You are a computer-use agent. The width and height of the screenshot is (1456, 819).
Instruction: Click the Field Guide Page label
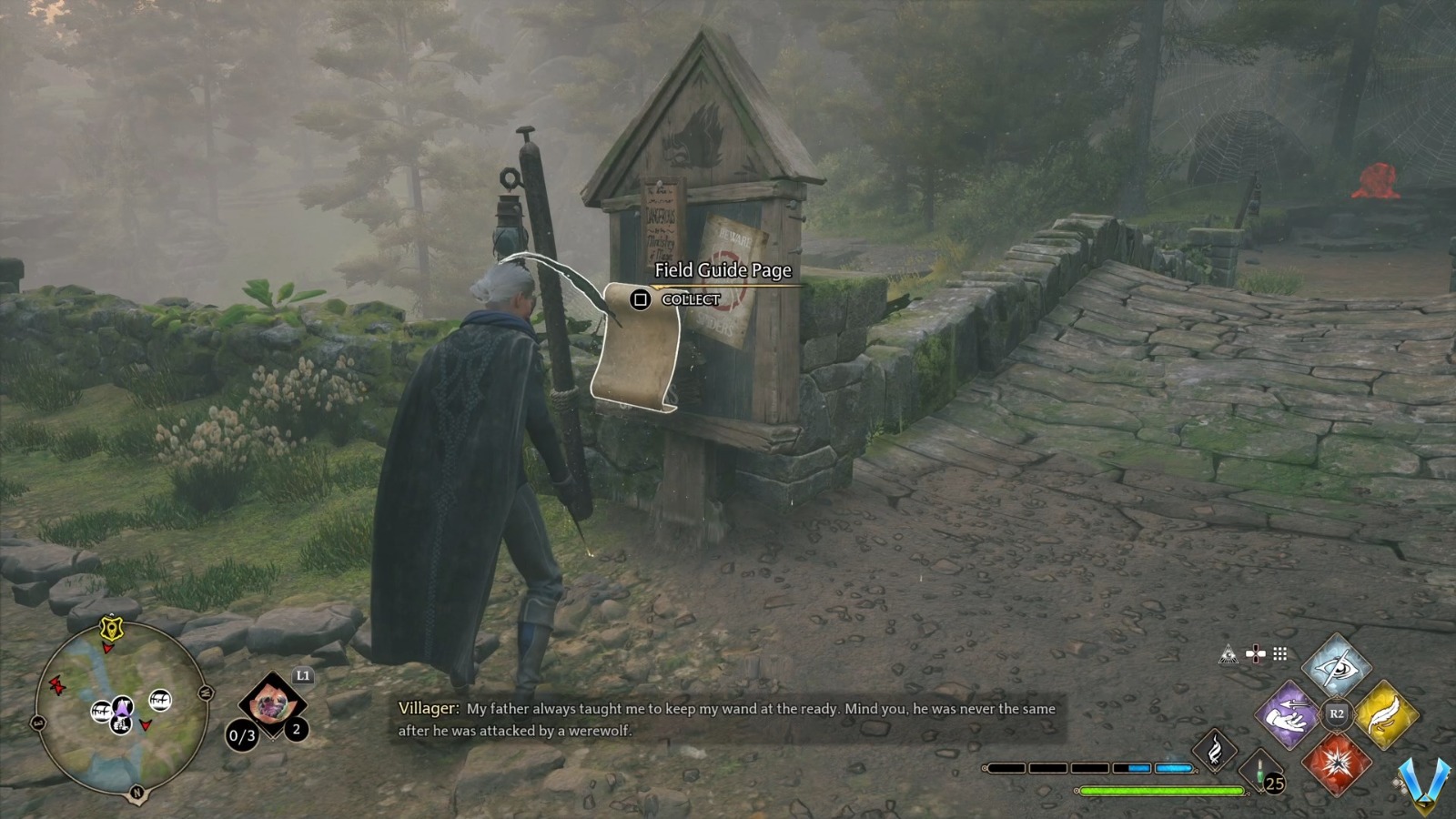pyautogui.click(x=723, y=271)
